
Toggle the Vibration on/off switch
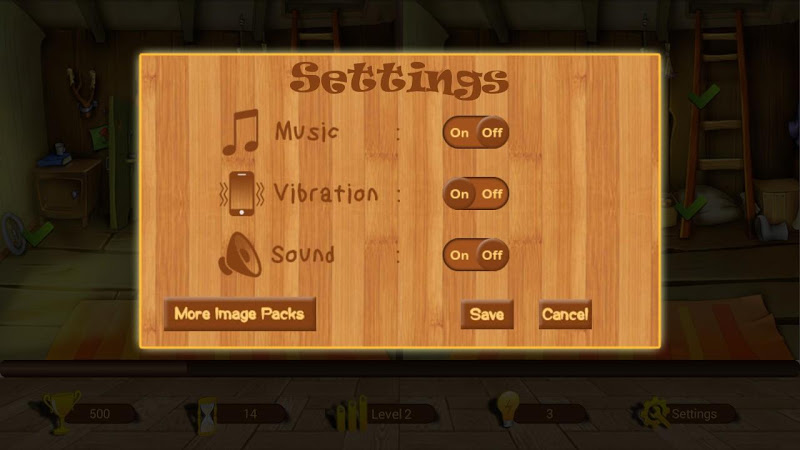point(476,193)
